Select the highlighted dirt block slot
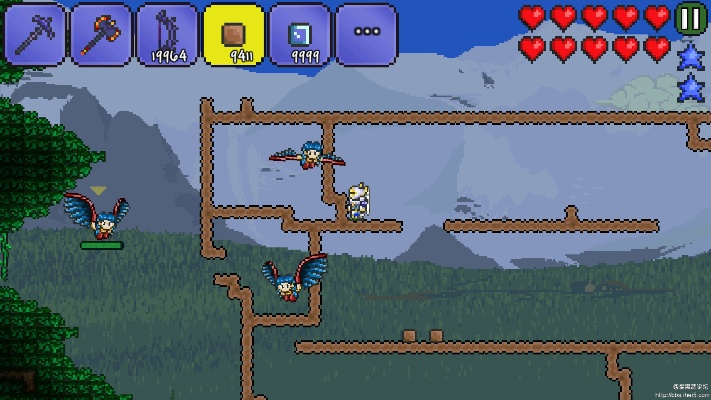 234,34
